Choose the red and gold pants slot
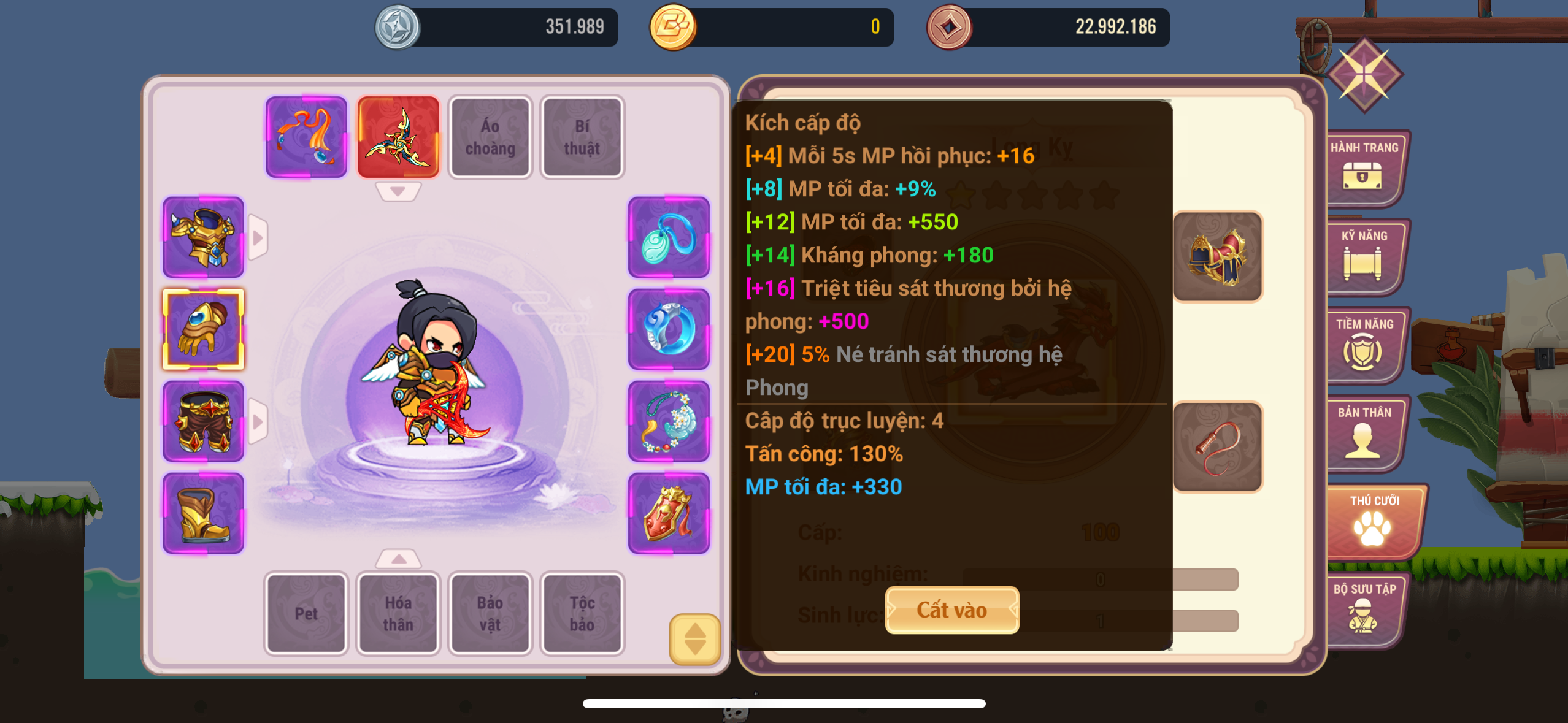 pyautogui.click(x=203, y=422)
